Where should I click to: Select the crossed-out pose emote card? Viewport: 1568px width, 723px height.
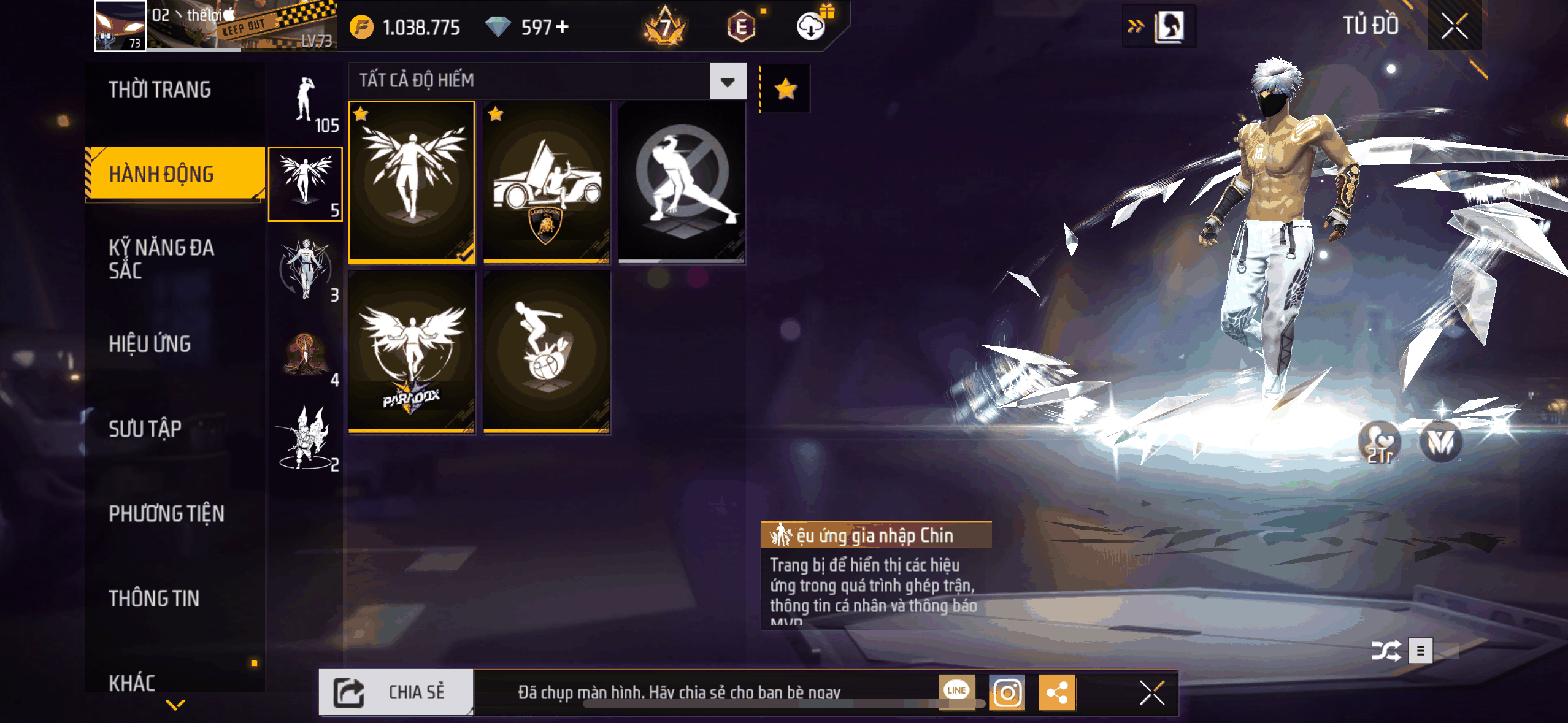click(x=682, y=182)
